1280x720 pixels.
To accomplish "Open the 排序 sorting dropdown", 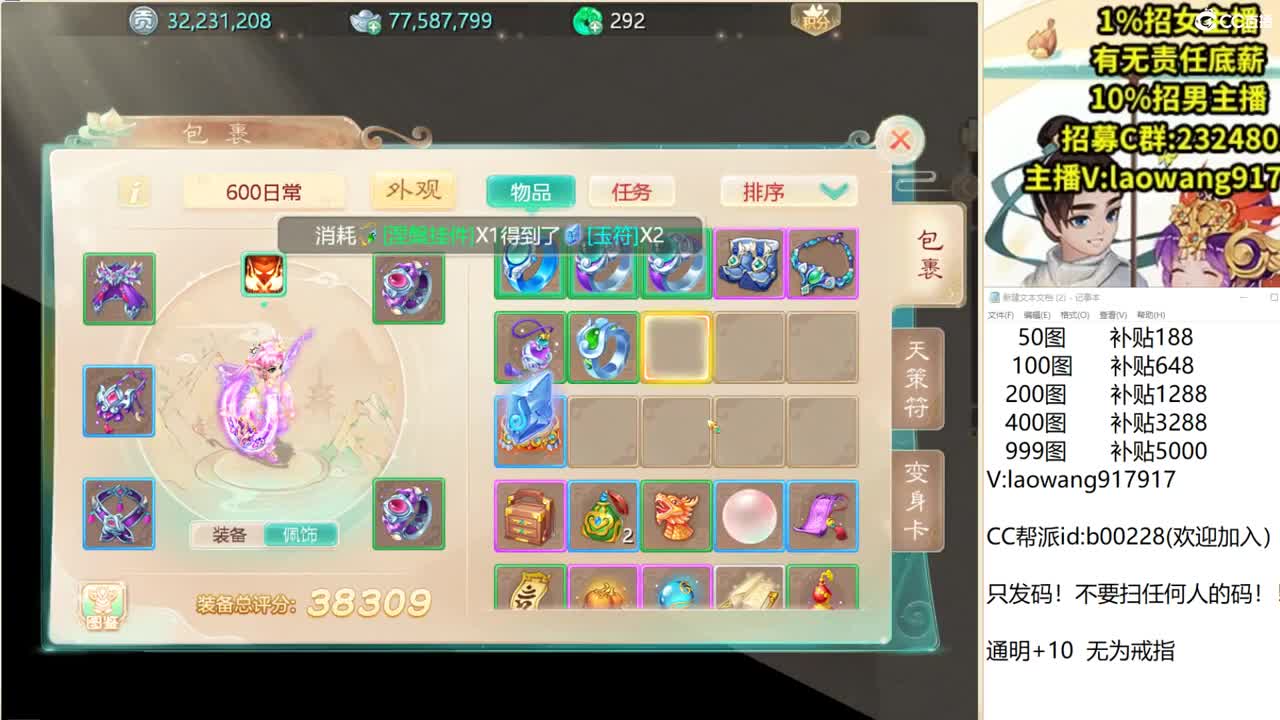I will point(786,189).
